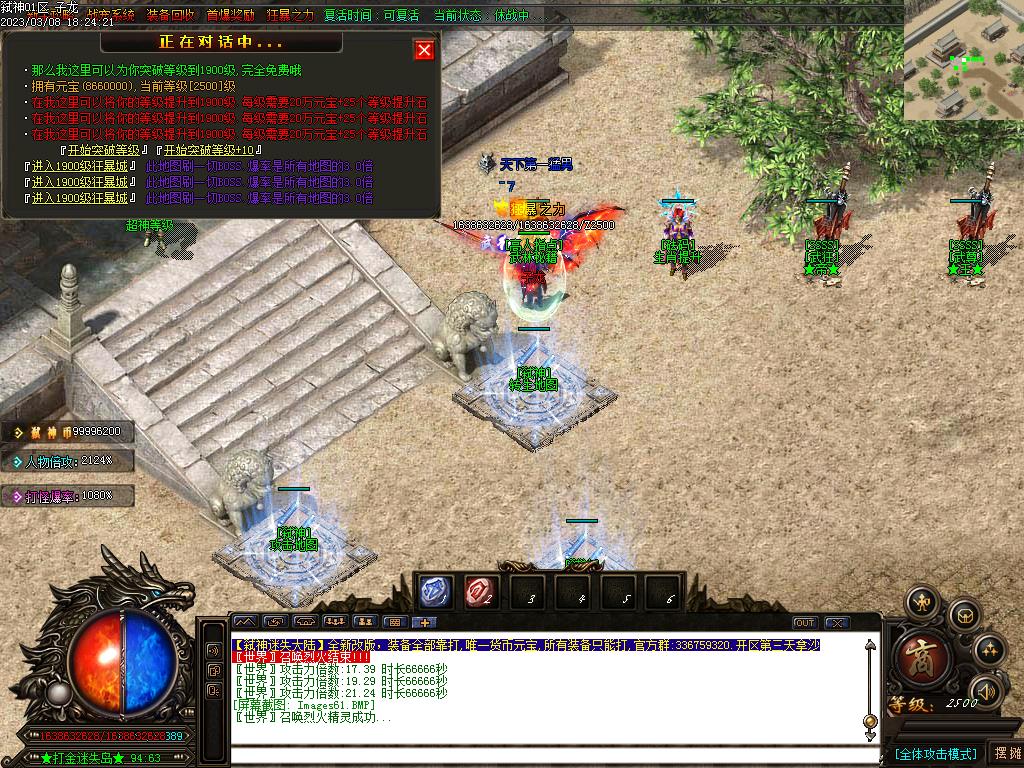Open 首爆奖励 from the top menu
Image resolution: width=1024 pixels, height=768 pixels.
tap(230, 16)
